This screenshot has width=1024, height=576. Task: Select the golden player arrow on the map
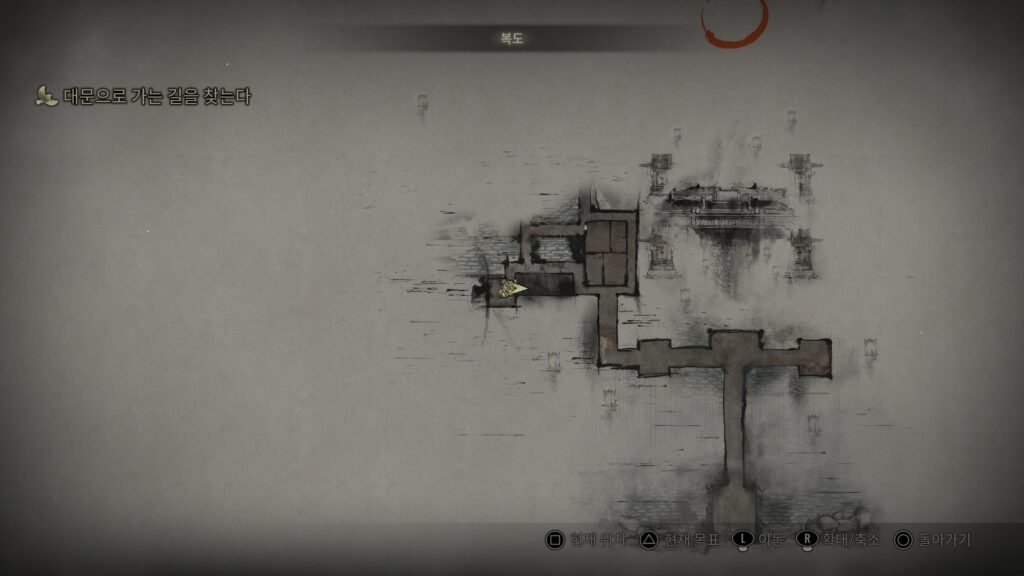point(514,288)
